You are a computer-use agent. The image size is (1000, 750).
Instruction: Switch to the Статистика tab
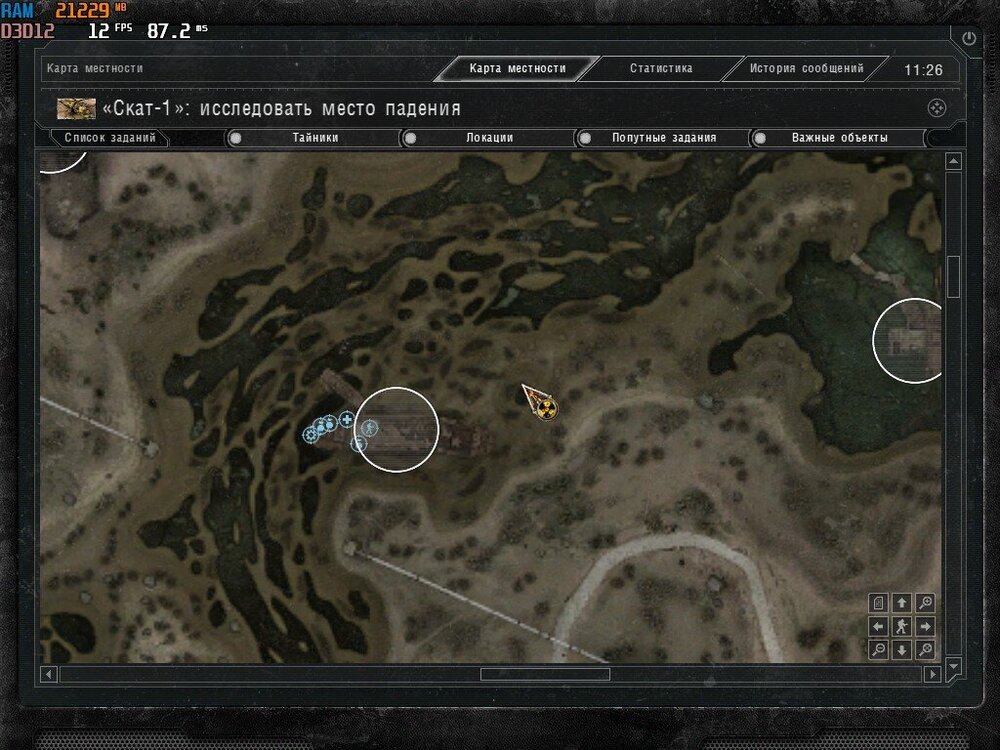tap(660, 69)
